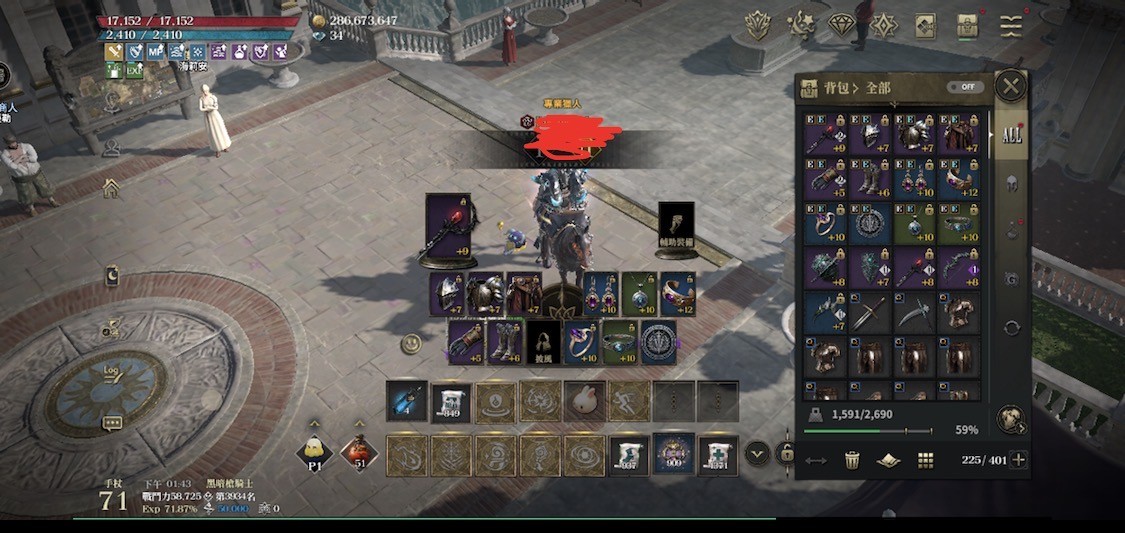The width and height of the screenshot is (1125, 533).
Task: Use the white rabbit hotbar item
Action: click(584, 401)
